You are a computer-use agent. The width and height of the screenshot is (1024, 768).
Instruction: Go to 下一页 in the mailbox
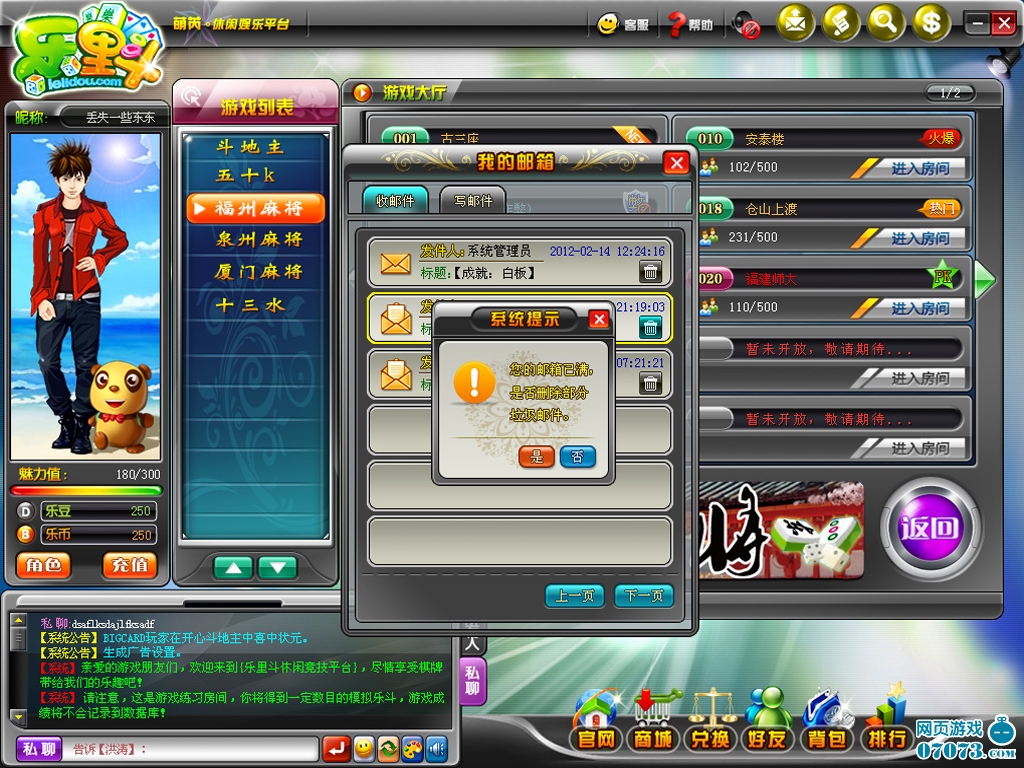click(x=643, y=596)
